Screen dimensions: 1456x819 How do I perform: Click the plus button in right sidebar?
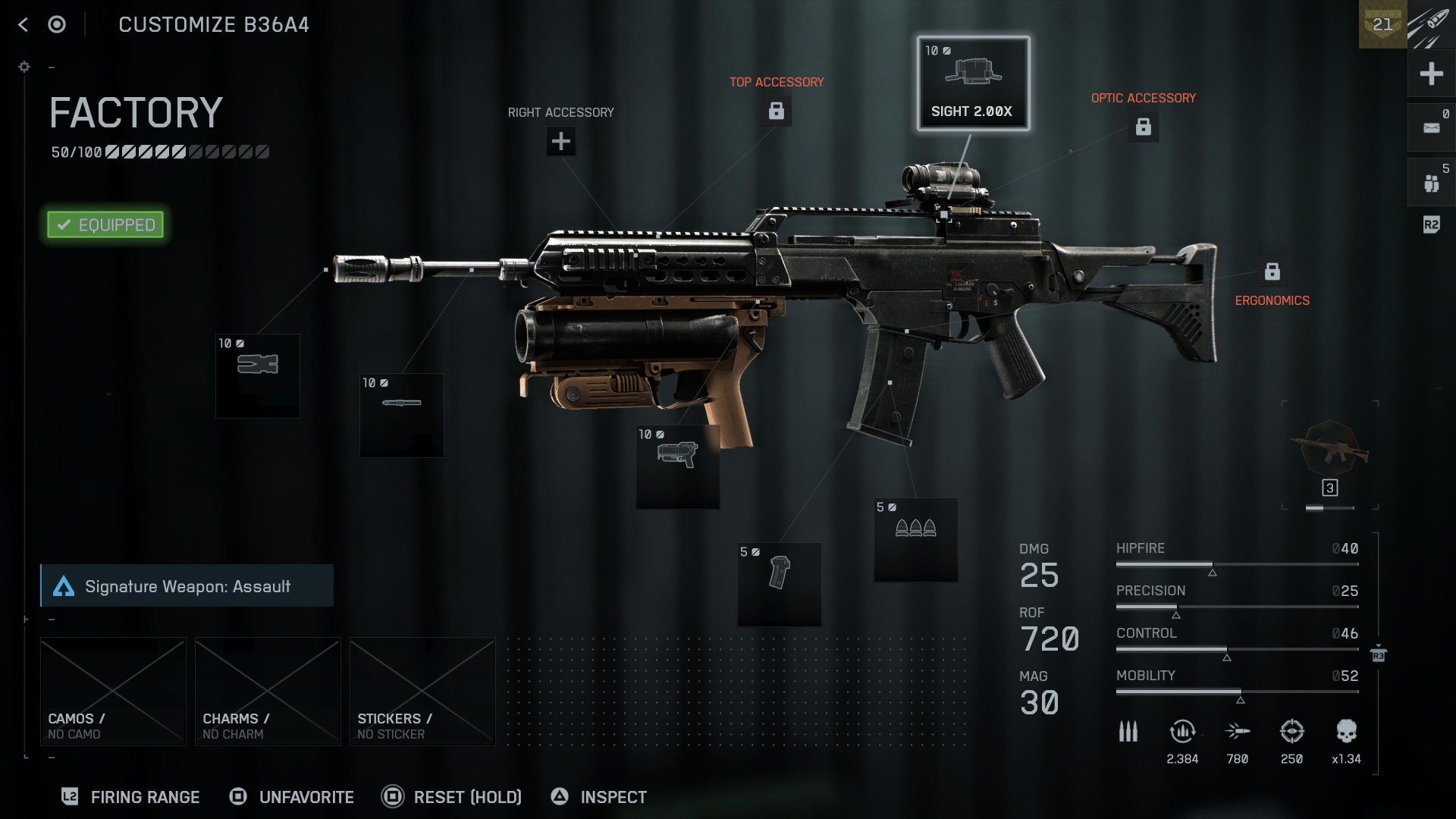pyautogui.click(x=1431, y=74)
